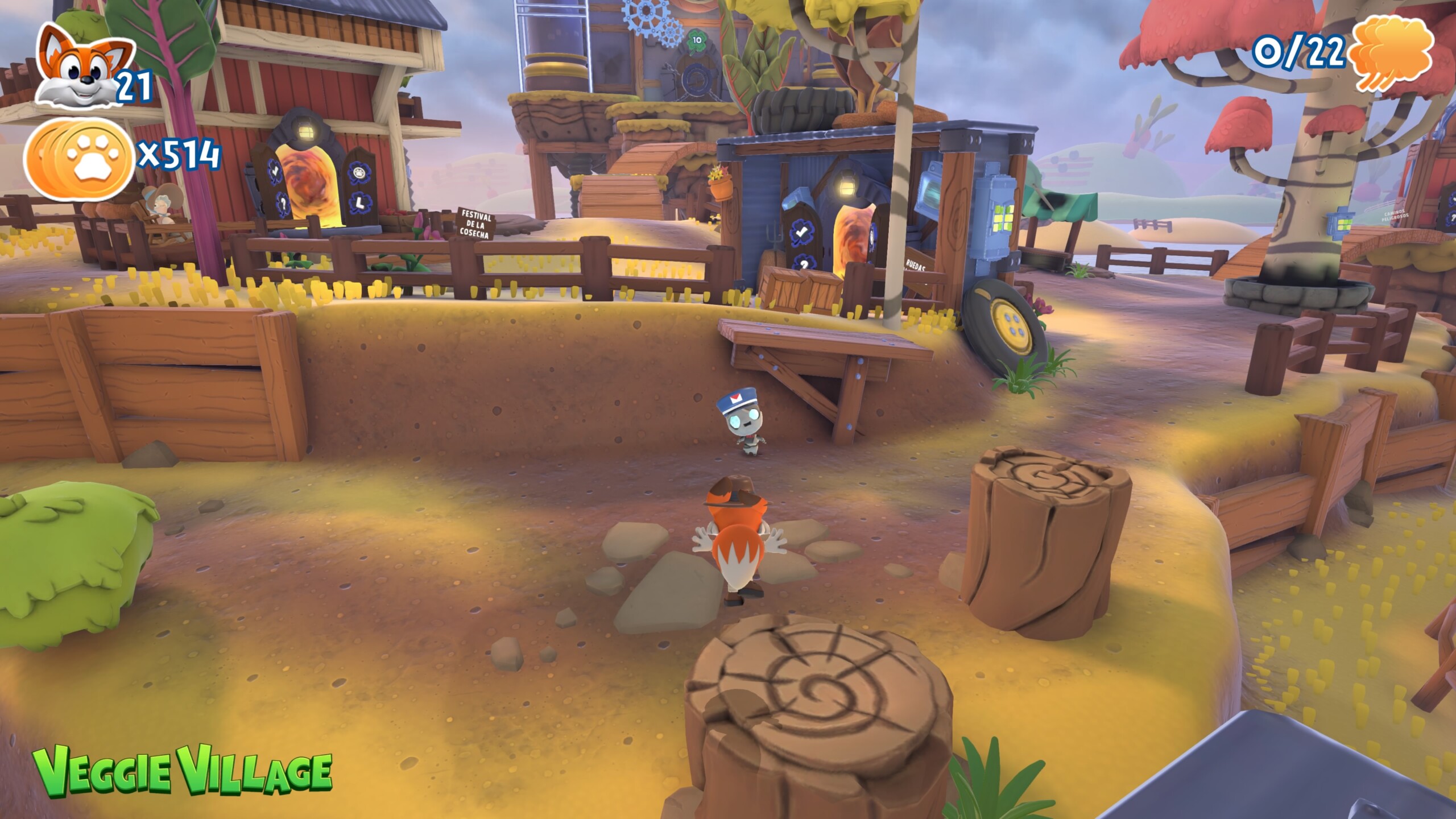Click Lucky the fox lives icon

[x=84, y=67]
